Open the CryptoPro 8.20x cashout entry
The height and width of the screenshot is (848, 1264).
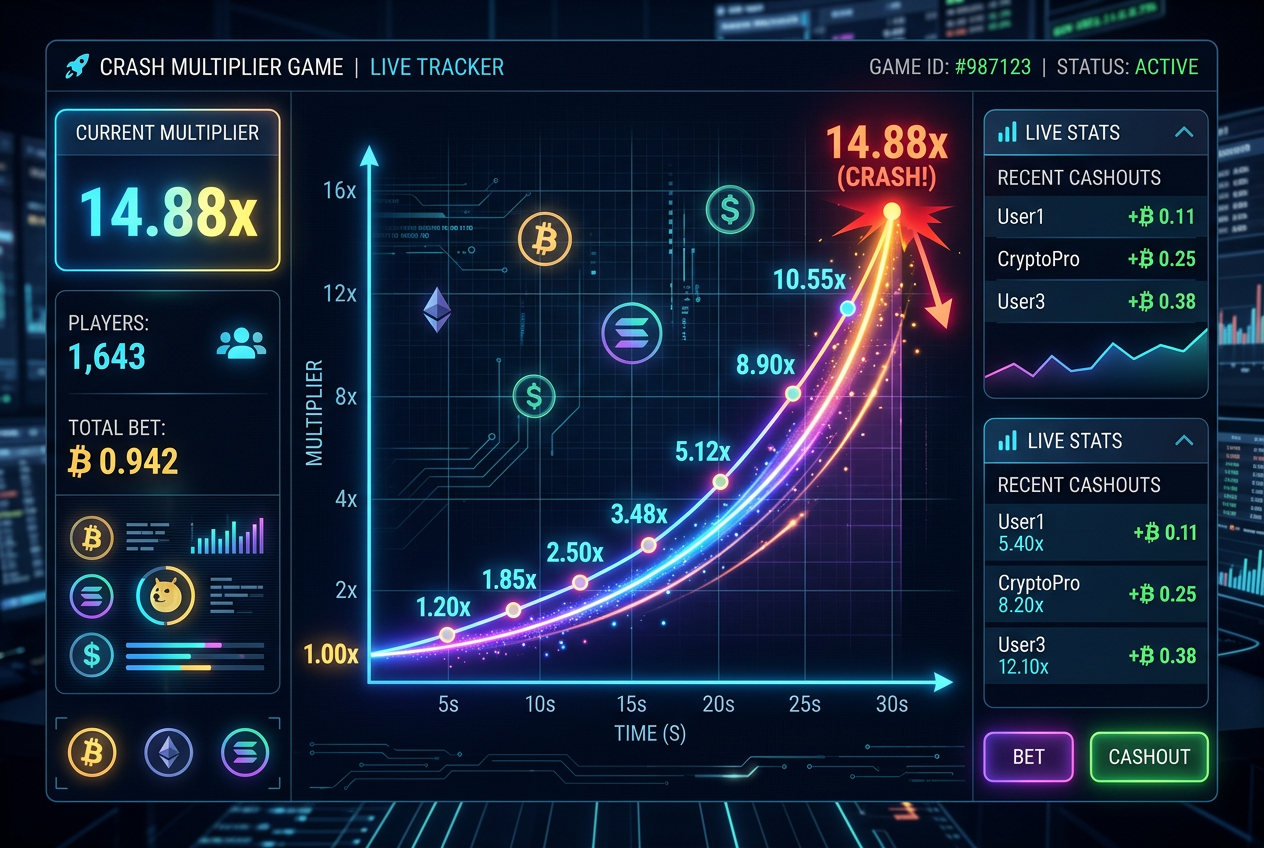pyautogui.click(x=1096, y=594)
